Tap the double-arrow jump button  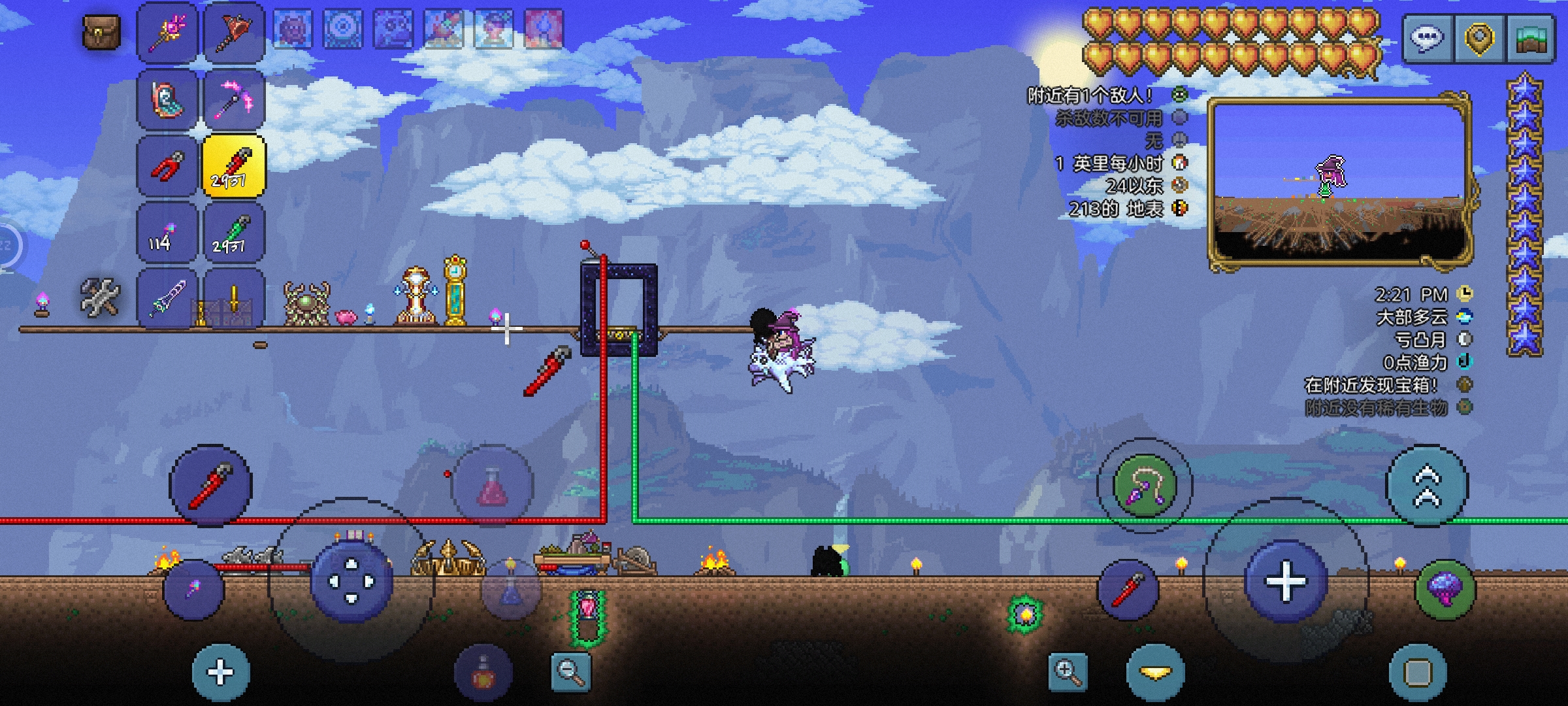[x=1427, y=485]
